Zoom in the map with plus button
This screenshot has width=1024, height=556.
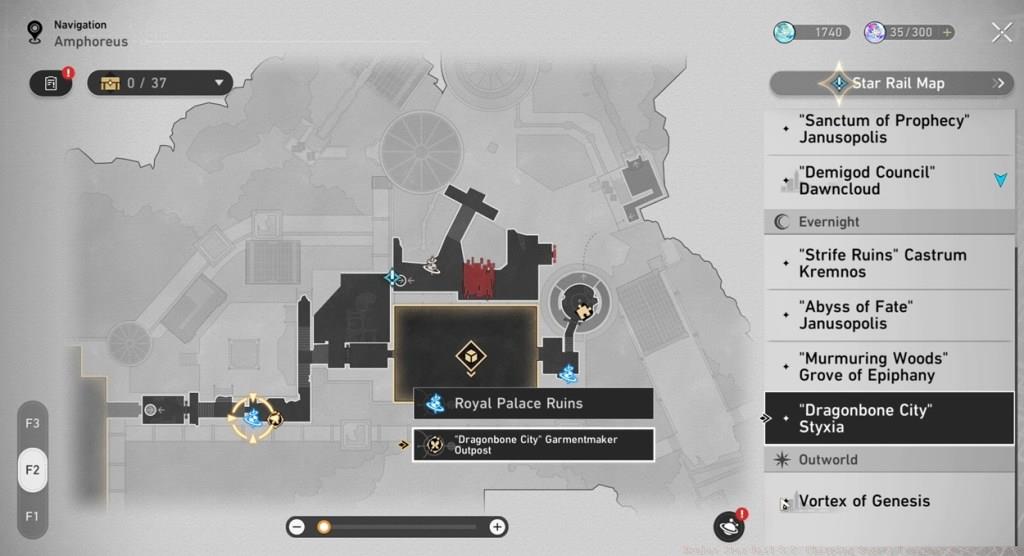(x=497, y=527)
